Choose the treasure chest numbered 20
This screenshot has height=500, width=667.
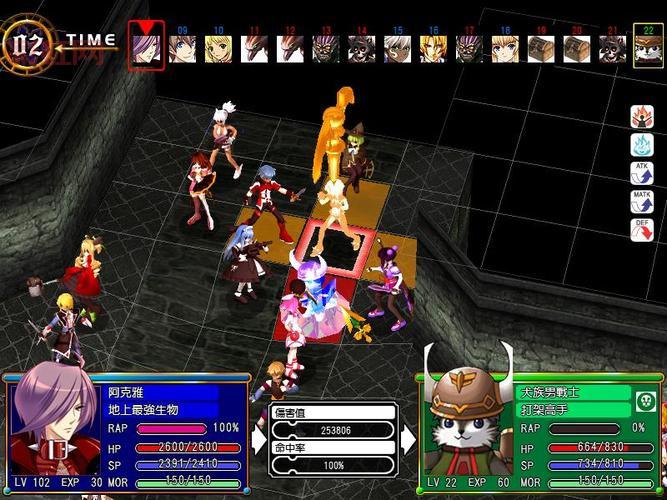[576, 48]
